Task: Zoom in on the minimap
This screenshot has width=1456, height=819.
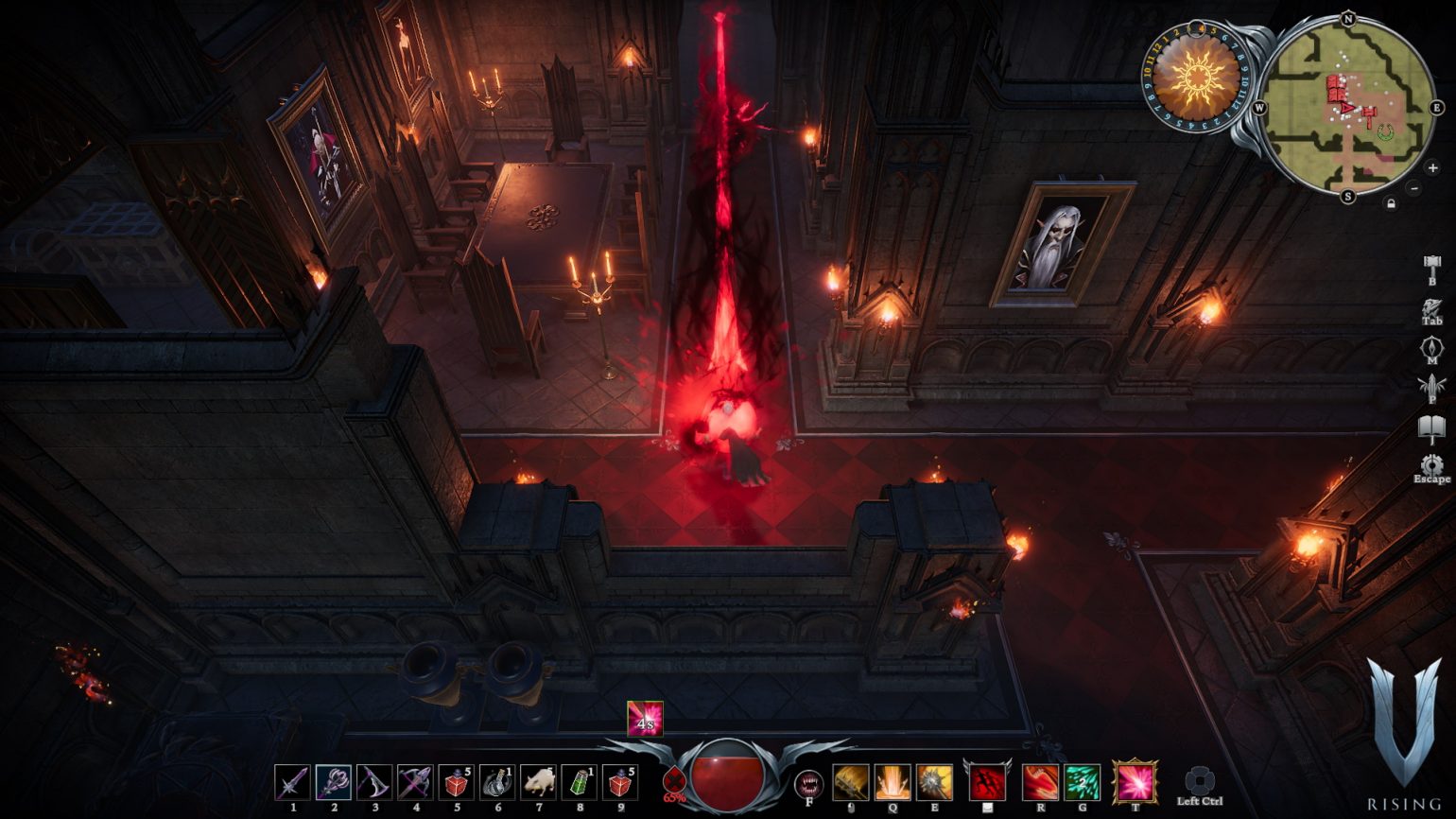Action: click(1432, 168)
